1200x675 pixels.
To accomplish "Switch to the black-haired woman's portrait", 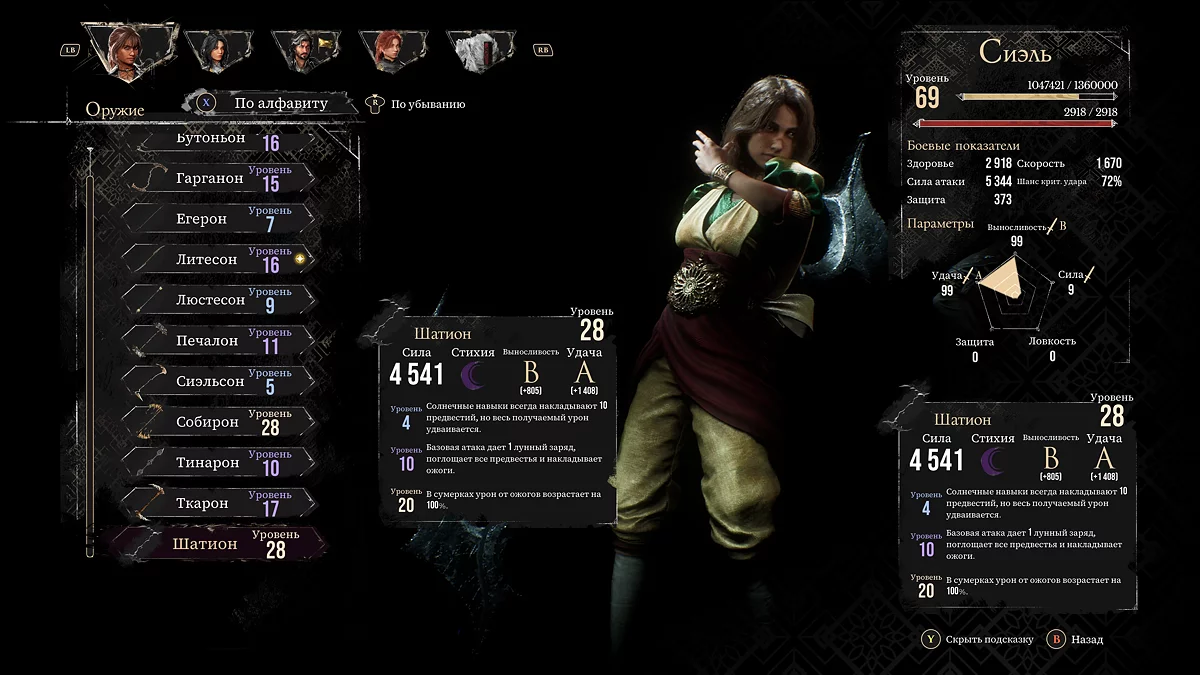I will click(218, 50).
